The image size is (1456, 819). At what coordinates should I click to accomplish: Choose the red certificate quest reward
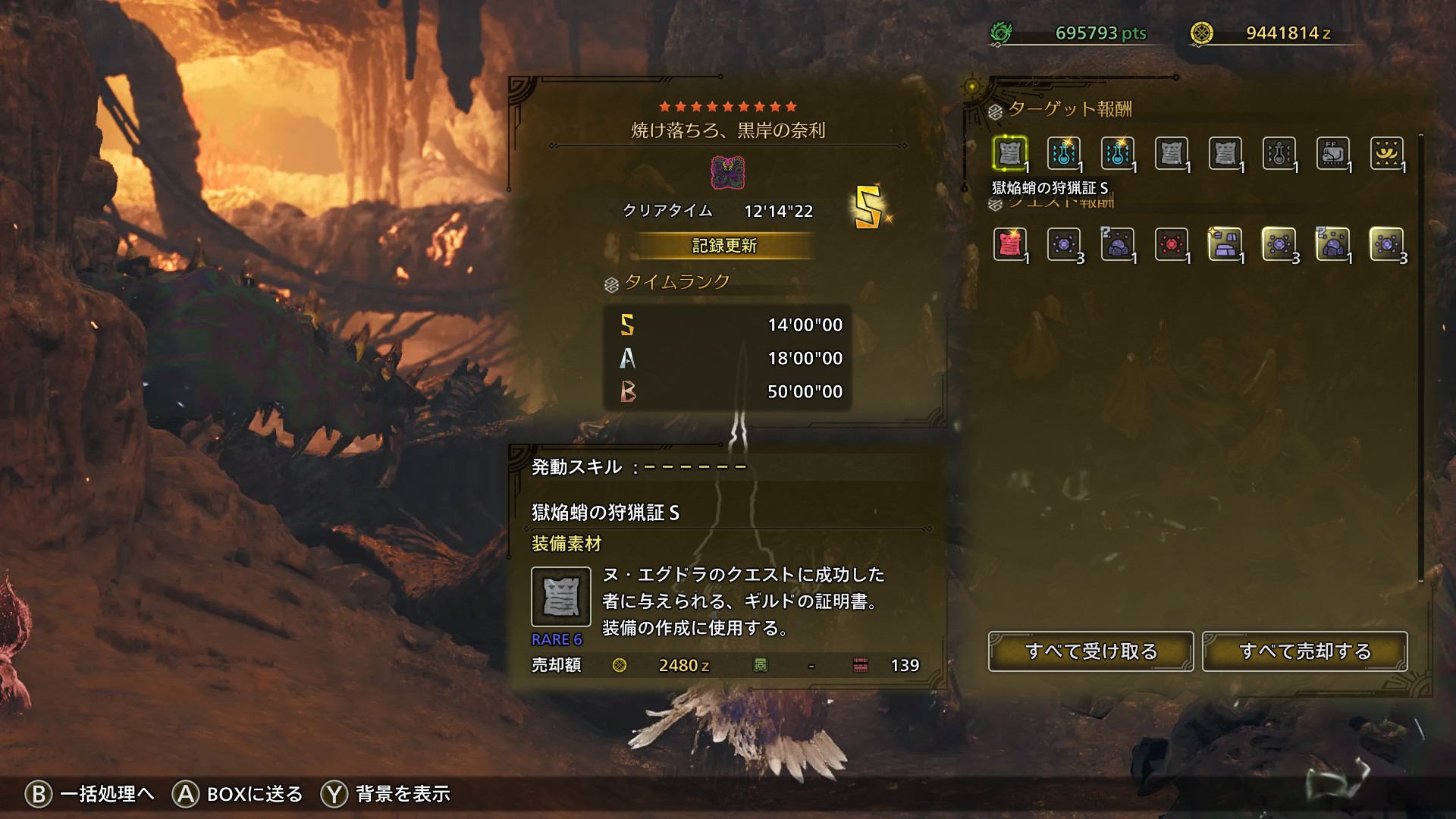point(1009,244)
